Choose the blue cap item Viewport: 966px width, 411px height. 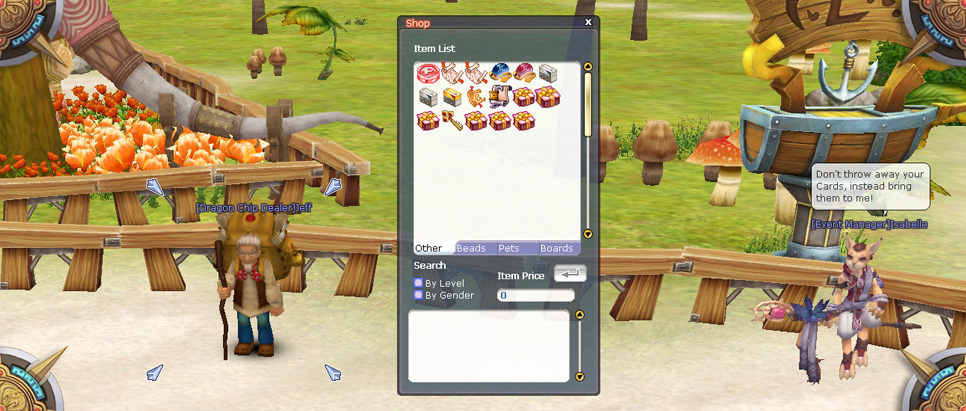pyautogui.click(x=500, y=73)
